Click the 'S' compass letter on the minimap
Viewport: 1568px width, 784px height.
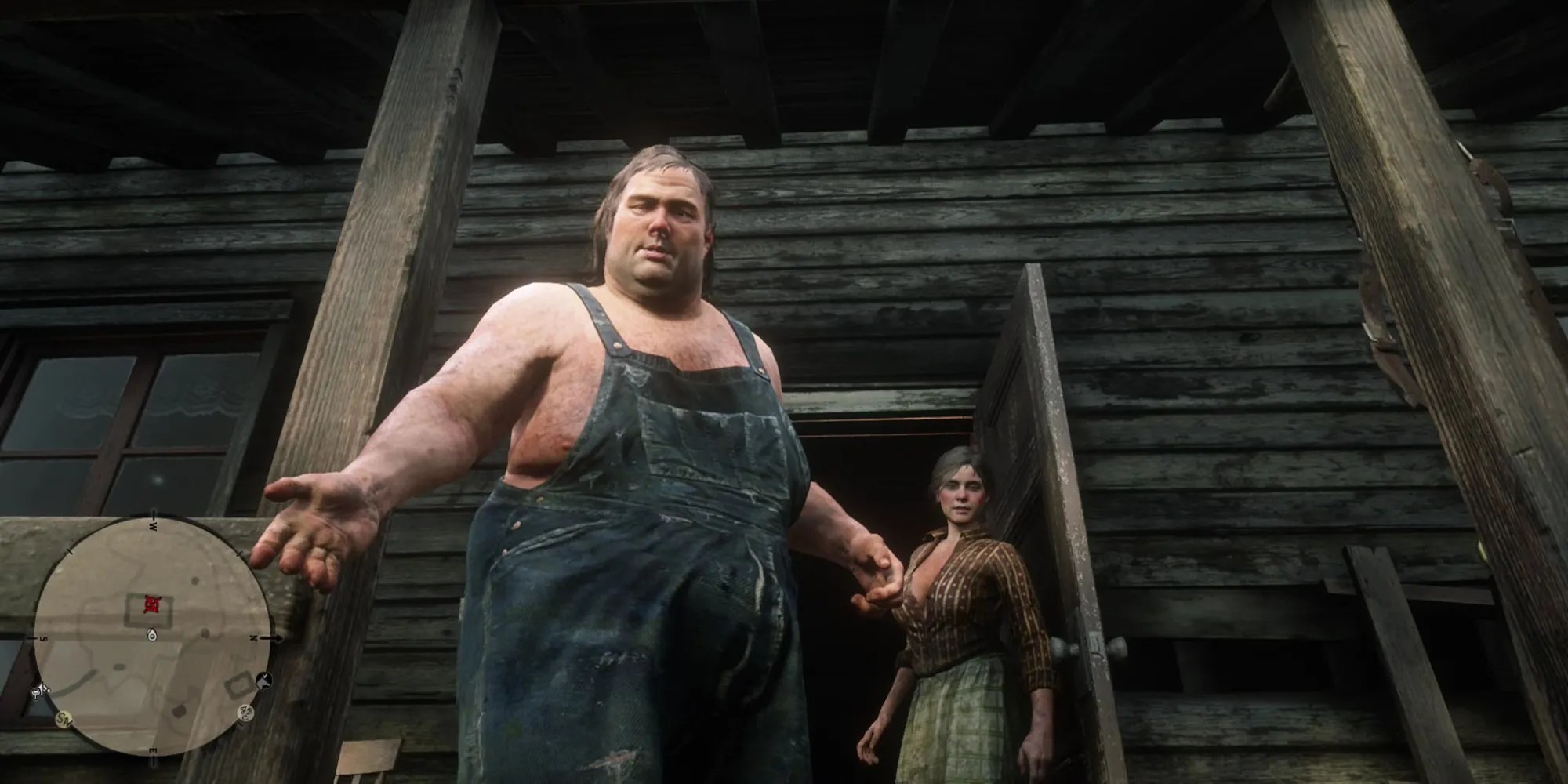[42, 638]
